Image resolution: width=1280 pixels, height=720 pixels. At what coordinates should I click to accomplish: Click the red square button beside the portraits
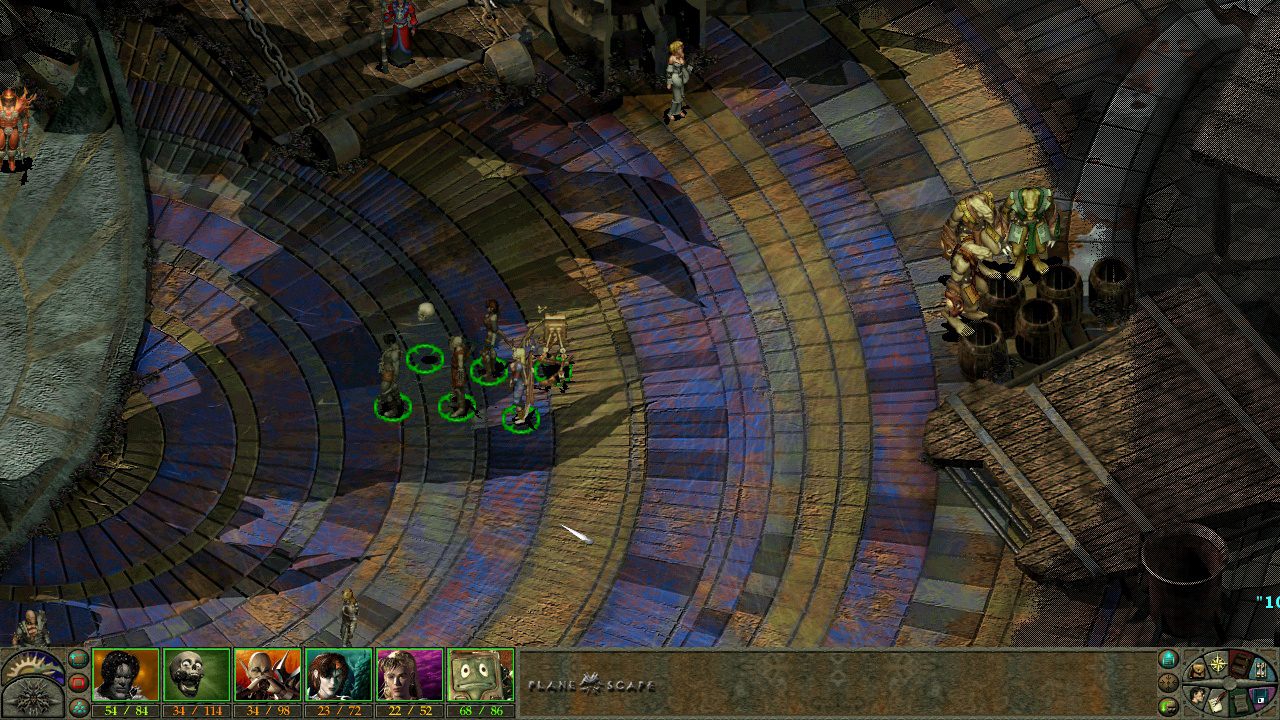(x=78, y=683)
